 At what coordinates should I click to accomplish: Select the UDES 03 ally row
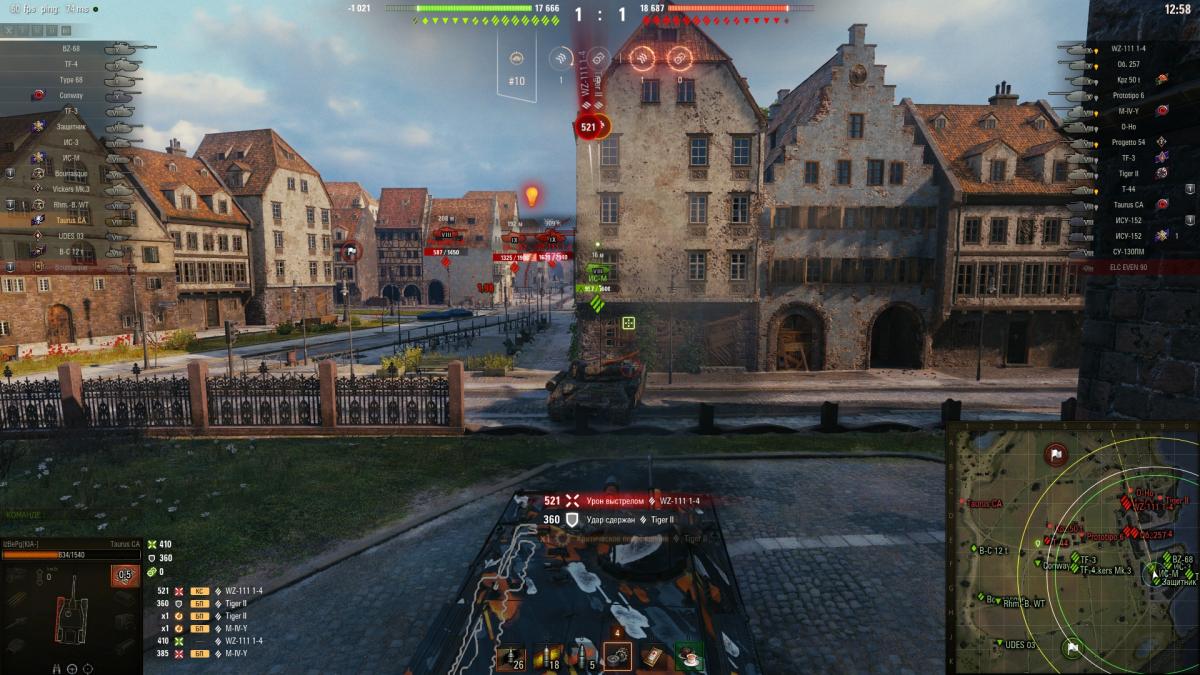[70, 236]
